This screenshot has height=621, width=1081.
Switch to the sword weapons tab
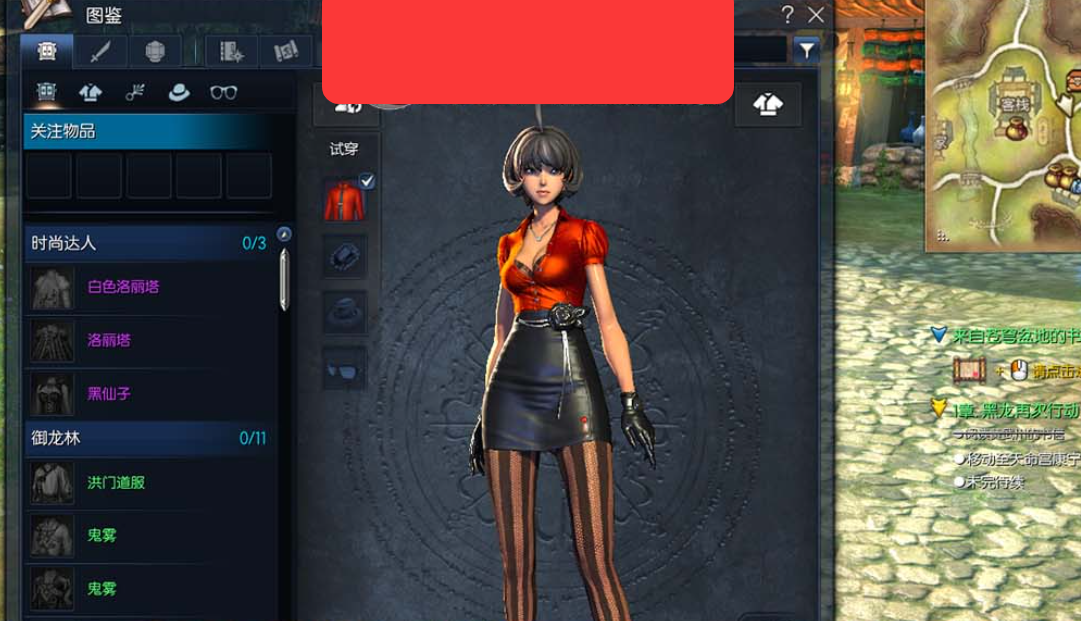point(101,52)
